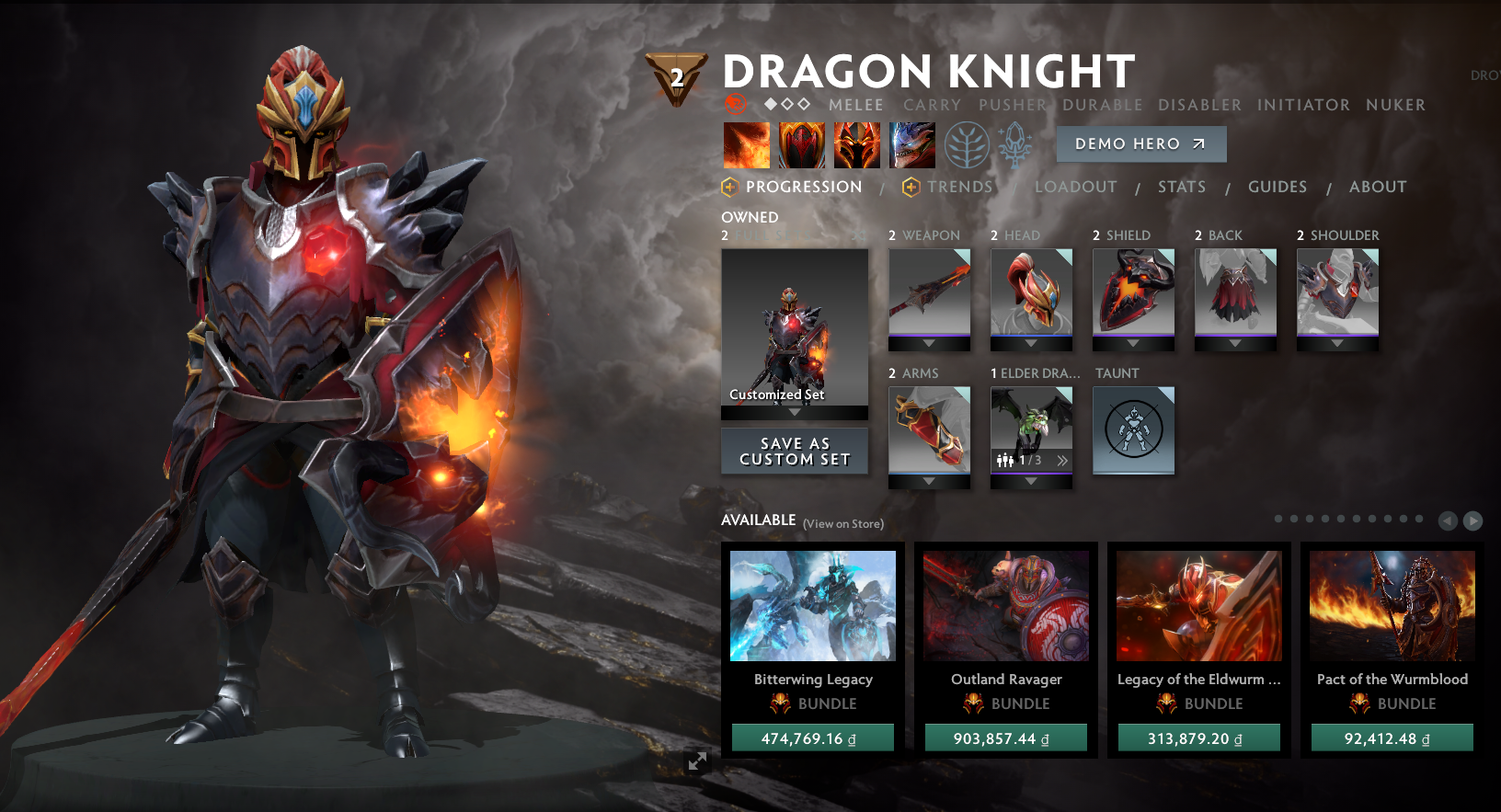Switch to the Loadout tab
Viewport: 1501px width, 812px height.
point(1075,187)
